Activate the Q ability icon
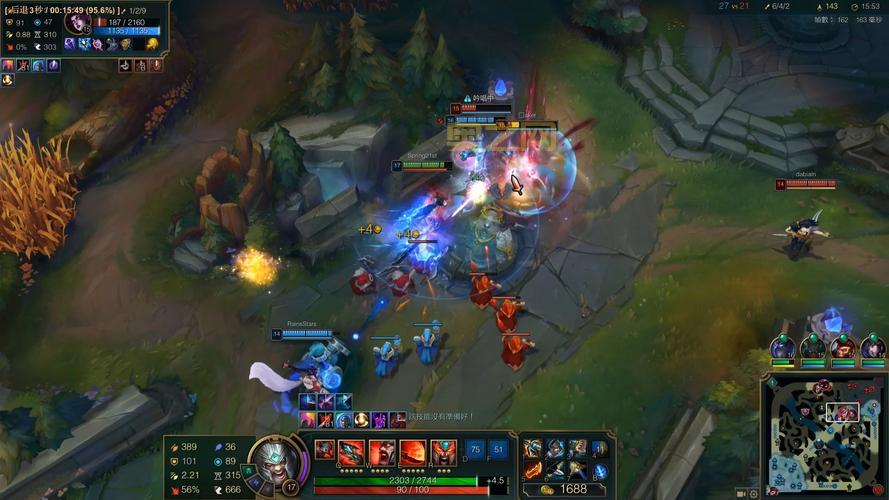 [x=351, y=452]
